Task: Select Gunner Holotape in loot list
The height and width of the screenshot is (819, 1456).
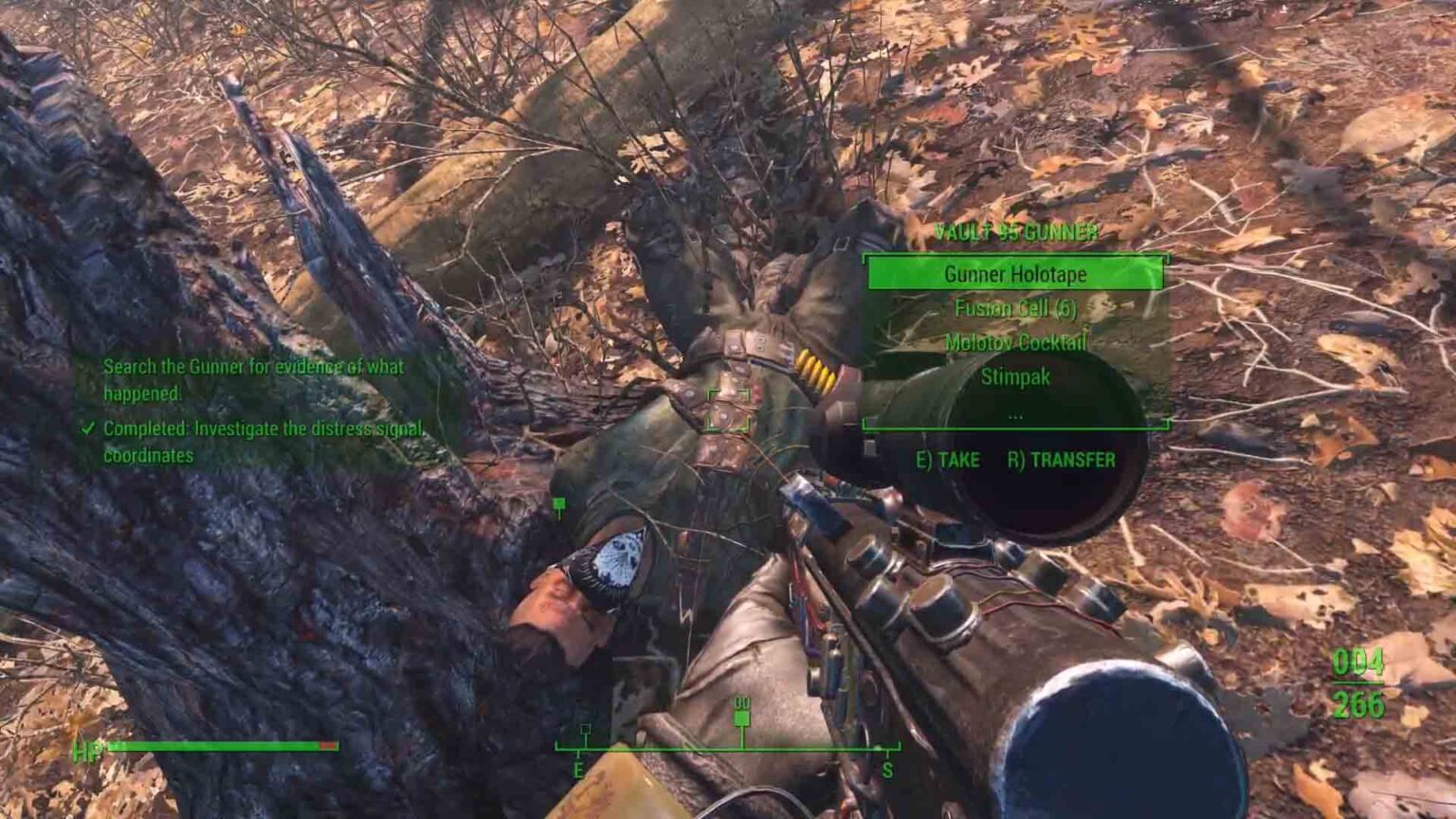Action: pyautogui.click(x=1014, y=274)
